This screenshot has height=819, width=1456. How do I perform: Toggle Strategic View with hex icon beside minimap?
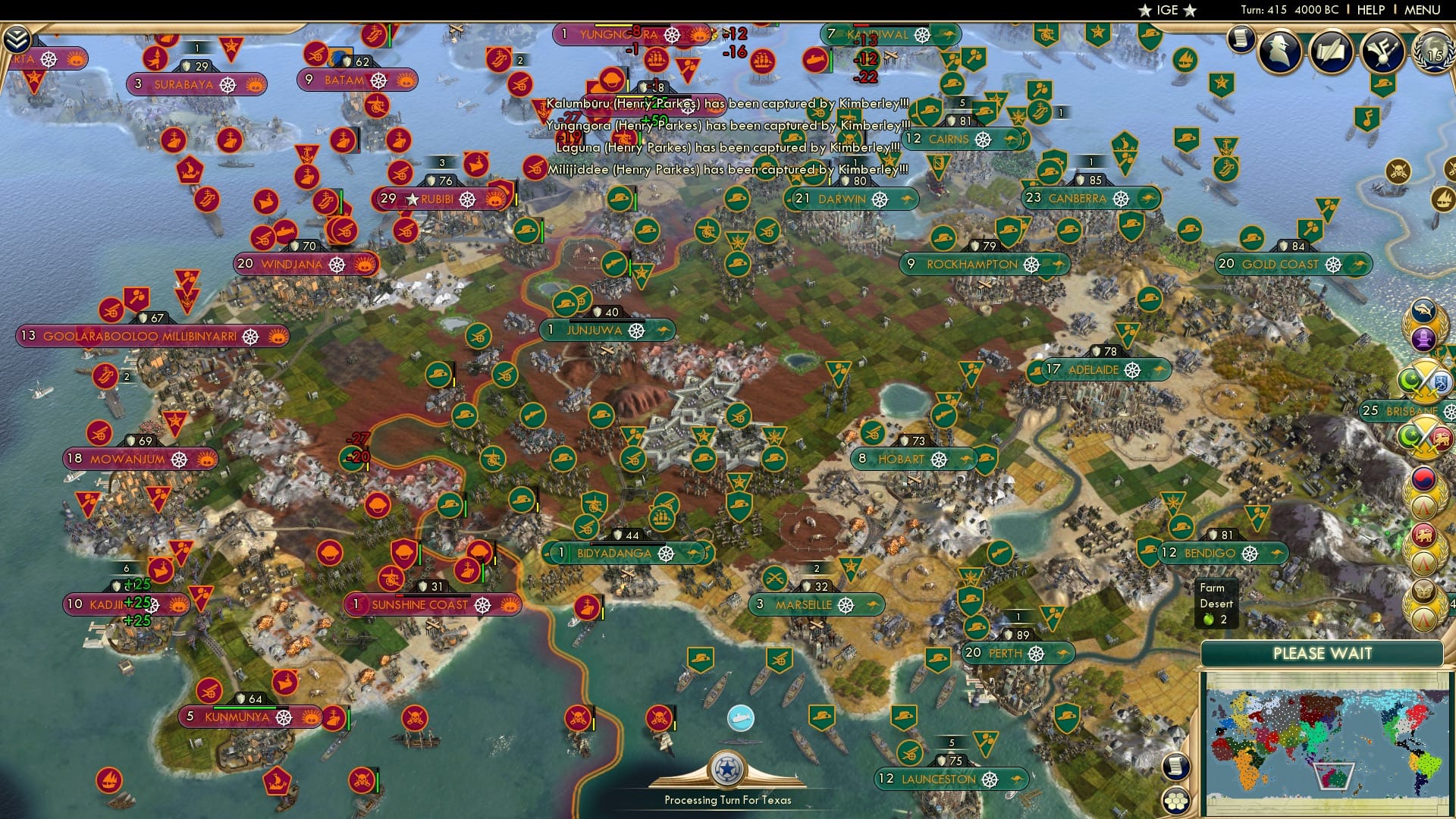coord(1175,801)
